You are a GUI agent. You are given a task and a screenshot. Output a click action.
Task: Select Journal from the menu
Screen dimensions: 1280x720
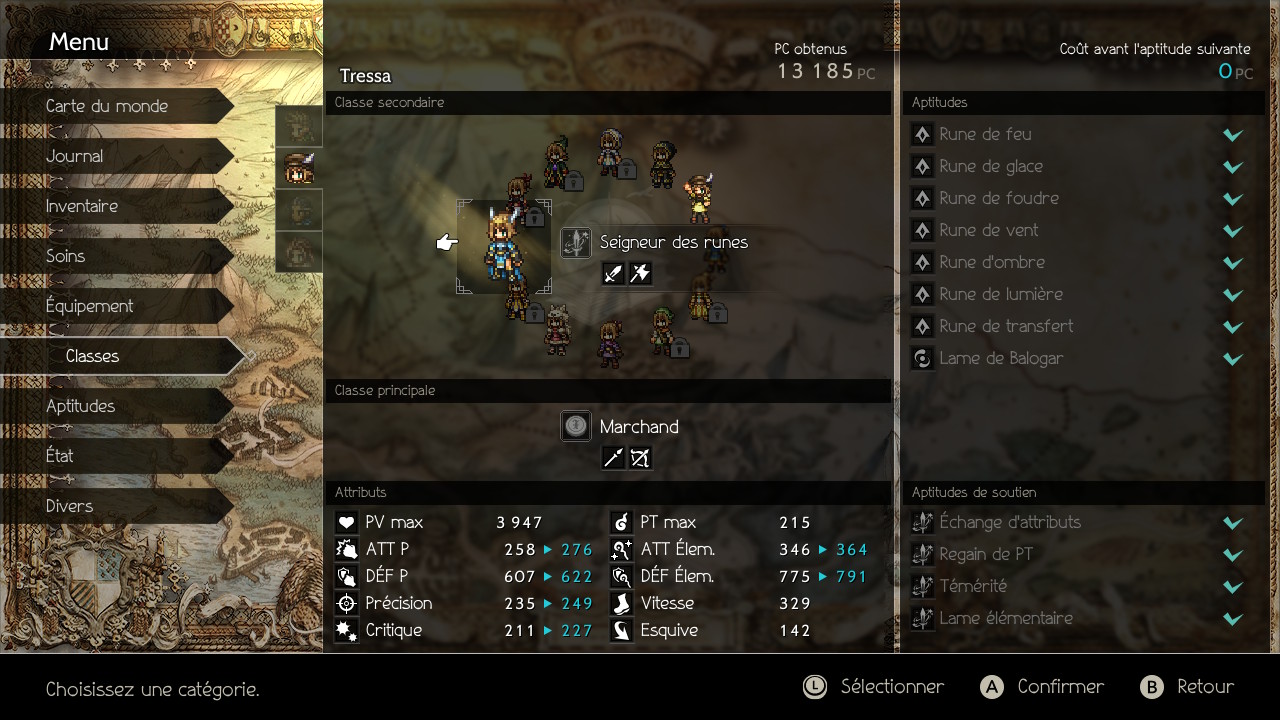[x=75, y=156]
